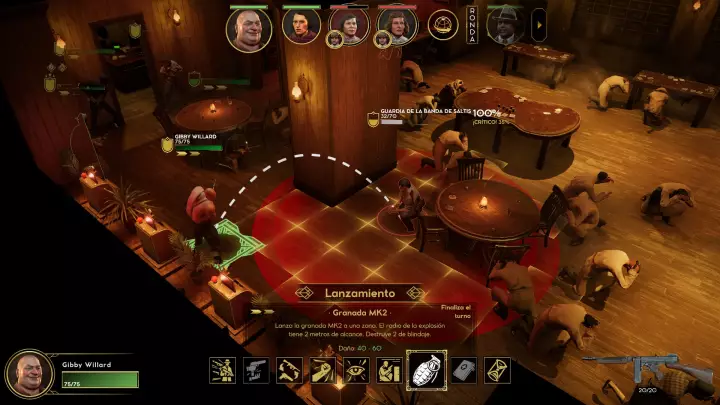720x405 pixels.
Task: Select the bald bruiser turn-order portrait
Action: pyautogui.click(x=249, y=29)
